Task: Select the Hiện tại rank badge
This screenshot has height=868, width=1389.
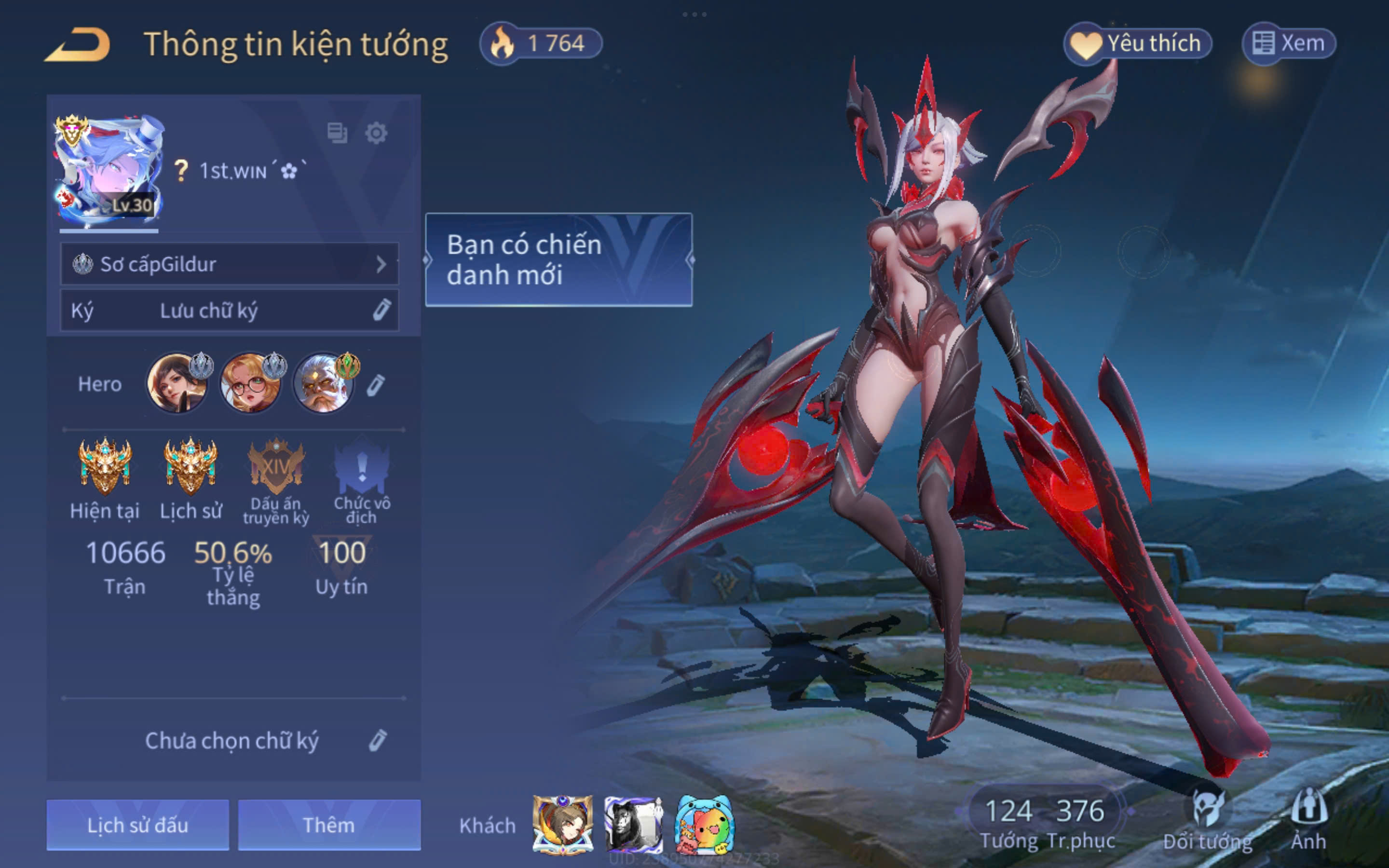Action: 105,468
